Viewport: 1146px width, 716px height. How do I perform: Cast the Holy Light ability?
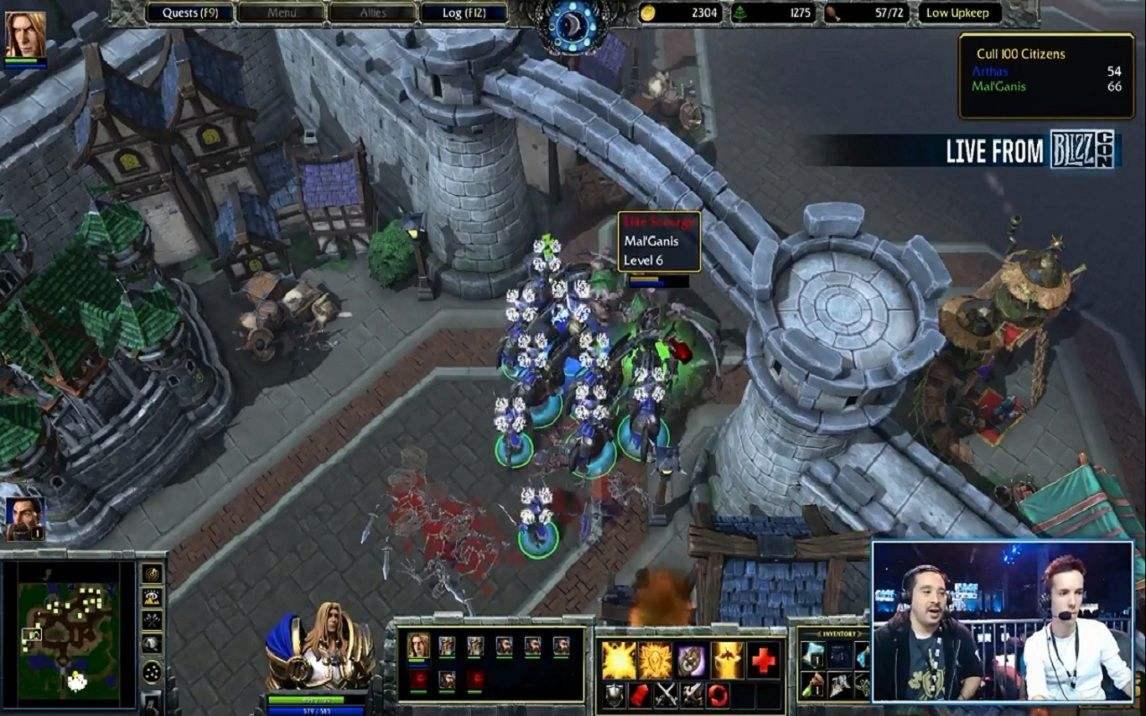[x=617, y=660]
